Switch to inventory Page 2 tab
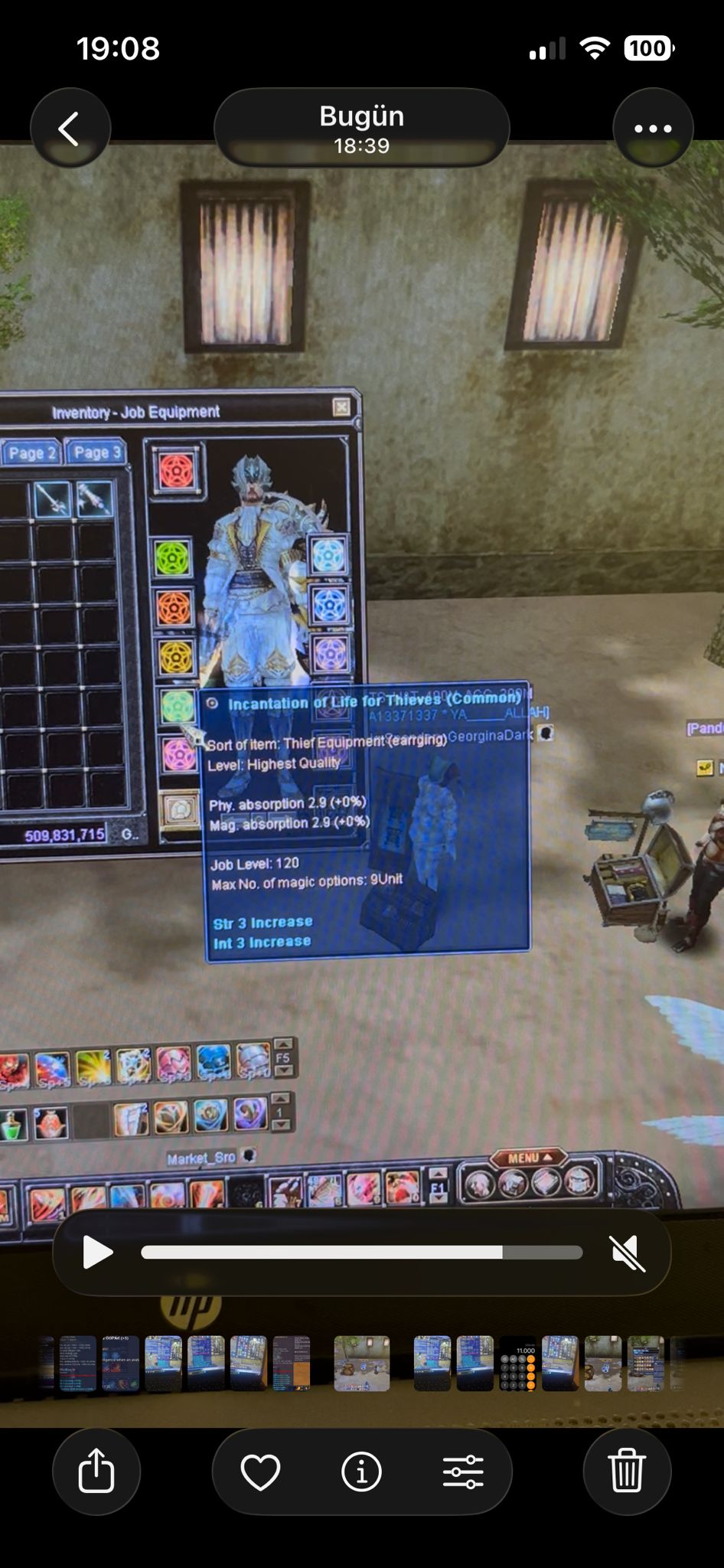Screen dimensions: 724x1568 (31, 453)
